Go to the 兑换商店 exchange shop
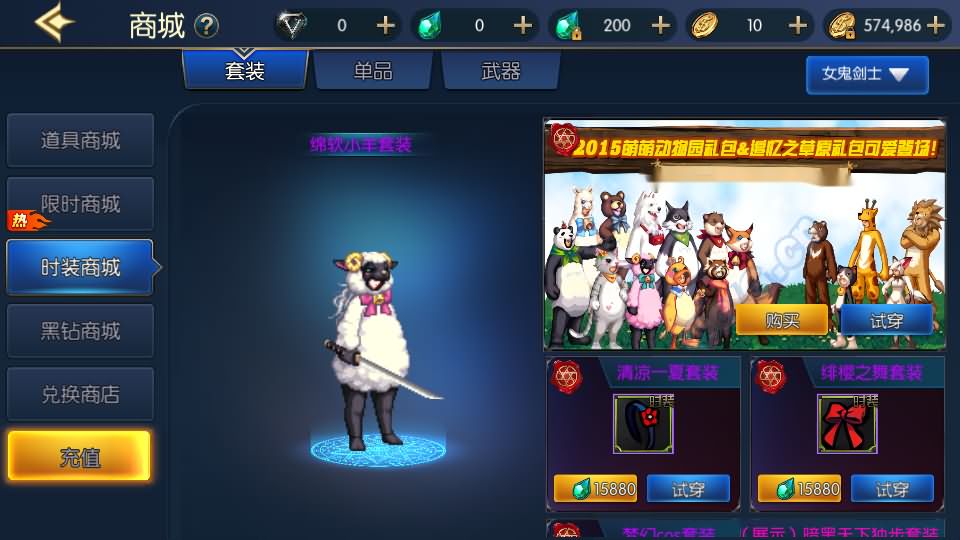The height and width of the screenshot is (540, 960). coord(80,394)
